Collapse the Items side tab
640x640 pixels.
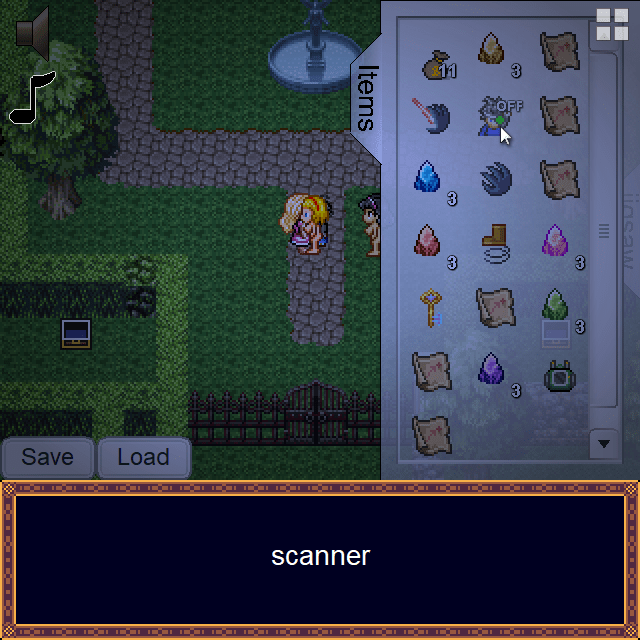coord(367,98)
